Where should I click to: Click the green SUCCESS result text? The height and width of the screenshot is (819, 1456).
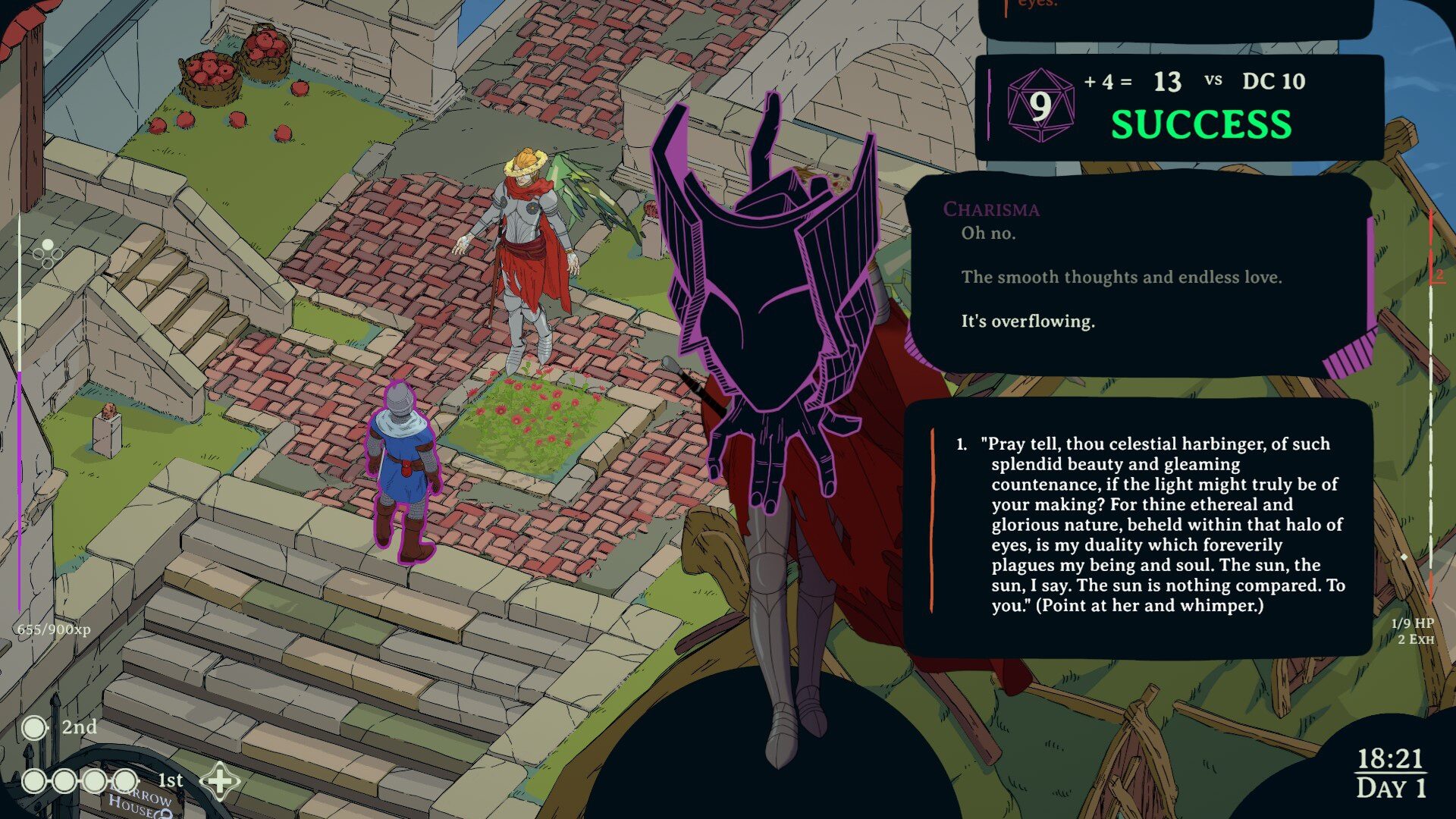pyautogui.click(x=1200, y=121)
